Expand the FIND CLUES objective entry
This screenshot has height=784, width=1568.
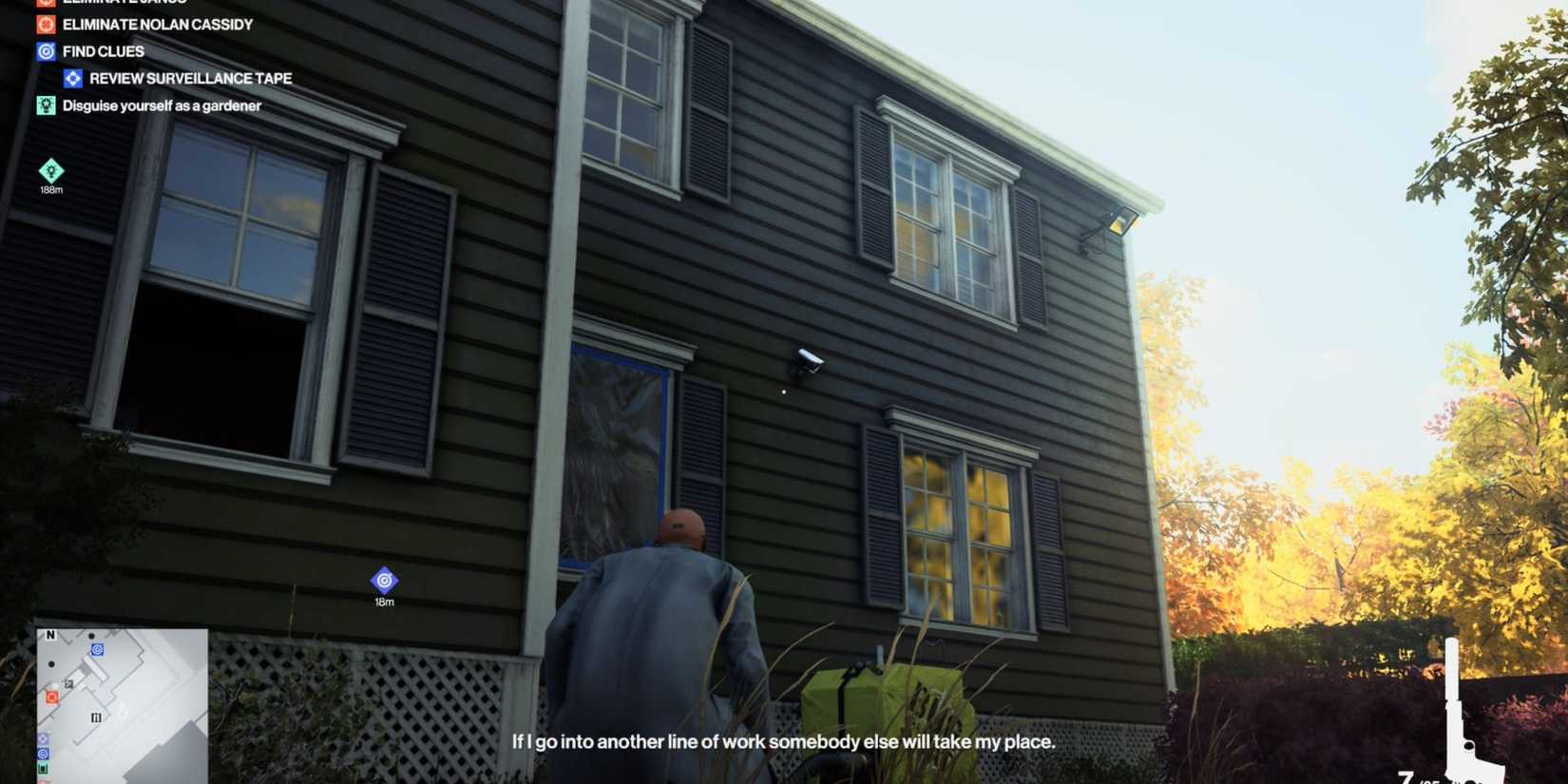coord(102,51)
